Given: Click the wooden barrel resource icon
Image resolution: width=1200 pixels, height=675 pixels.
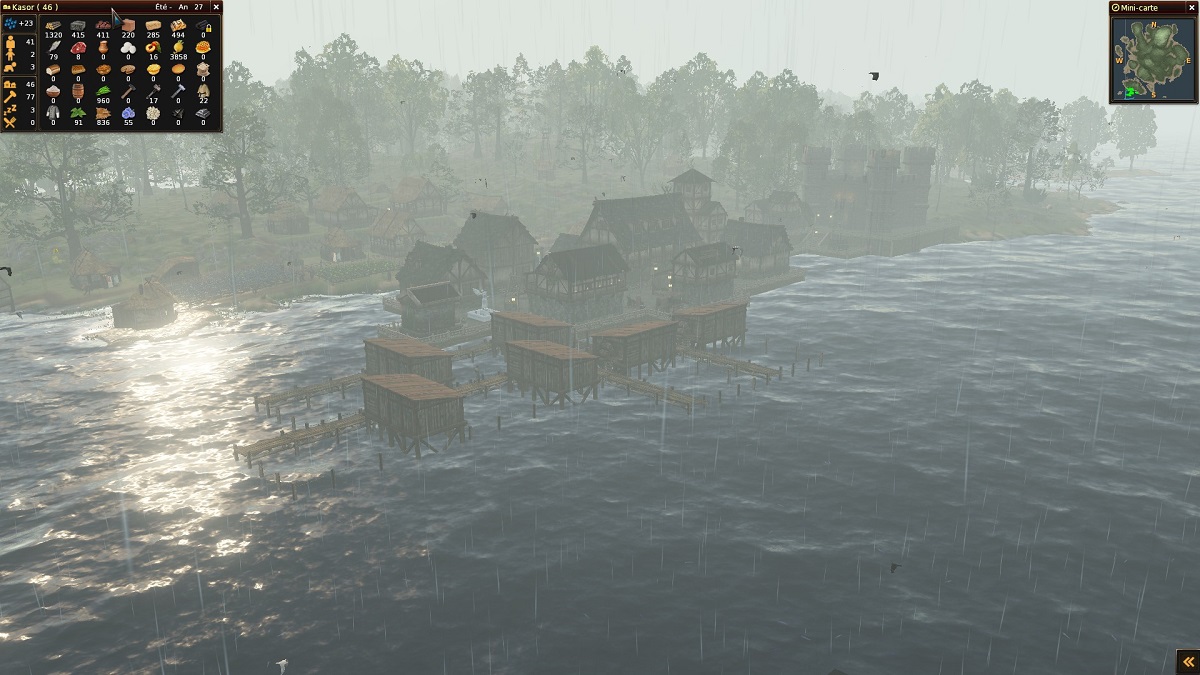Looking at the screenshot, I should tap(78, 90).
